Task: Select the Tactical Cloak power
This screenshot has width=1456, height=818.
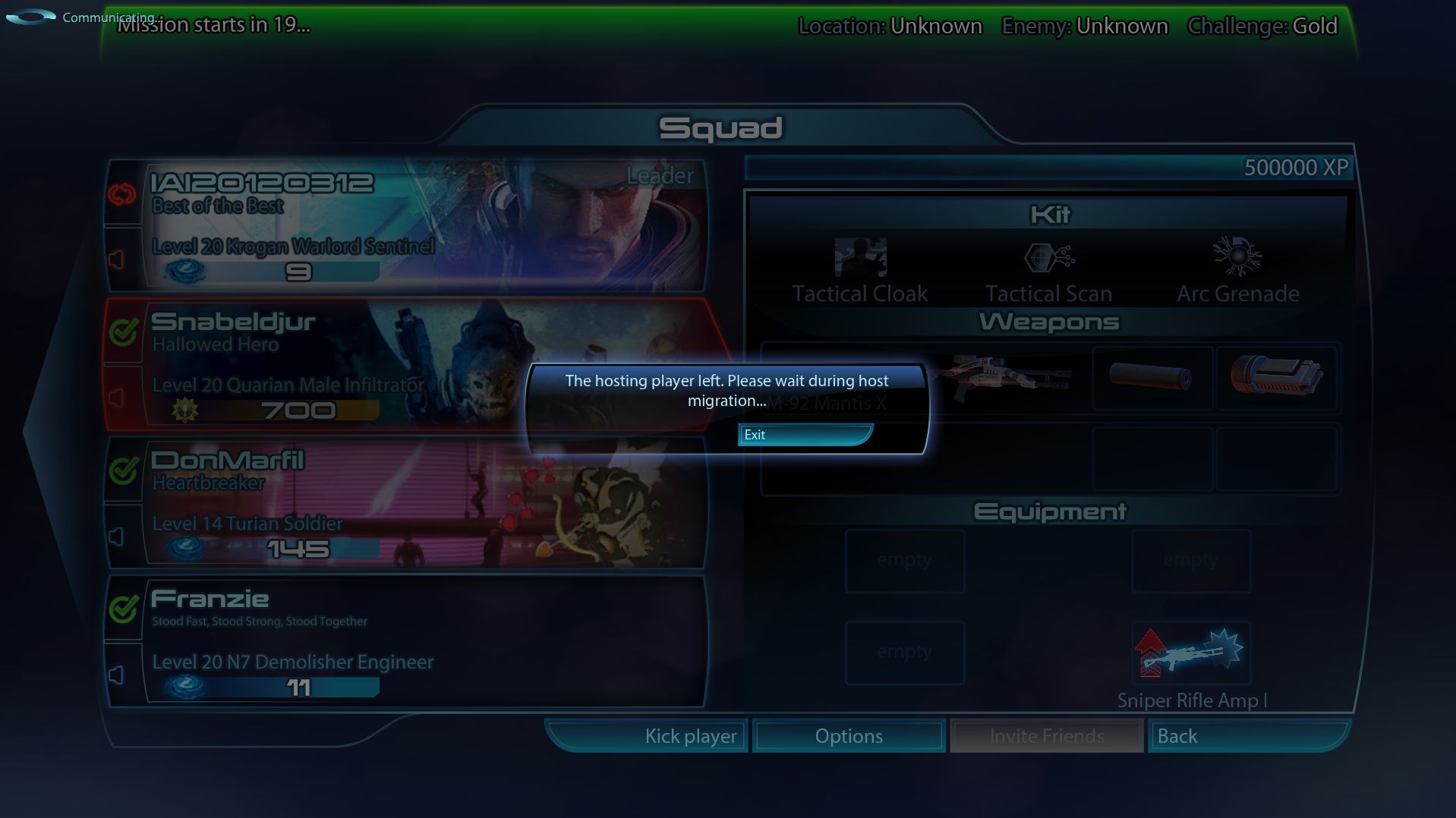Action: [860, 271]
